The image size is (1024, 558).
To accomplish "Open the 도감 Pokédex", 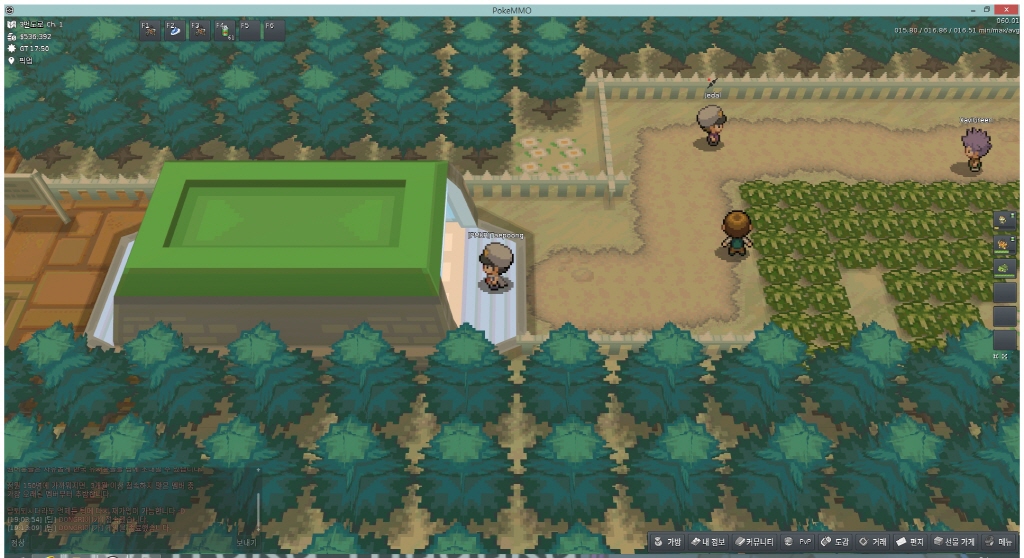I will pyautogui.click(x=834, y=541).
